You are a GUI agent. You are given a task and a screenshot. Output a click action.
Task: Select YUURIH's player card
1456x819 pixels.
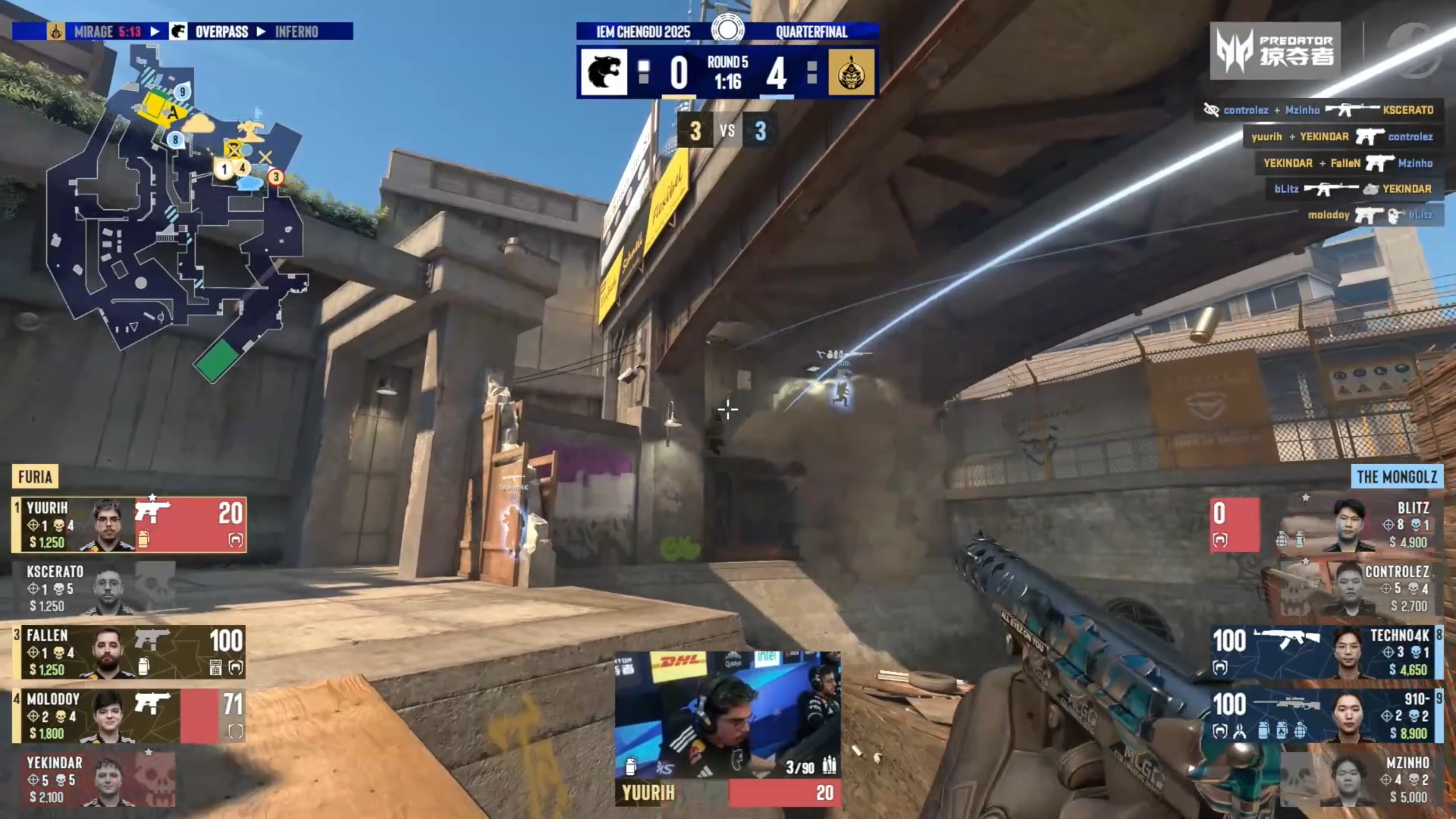pos(129,524)
